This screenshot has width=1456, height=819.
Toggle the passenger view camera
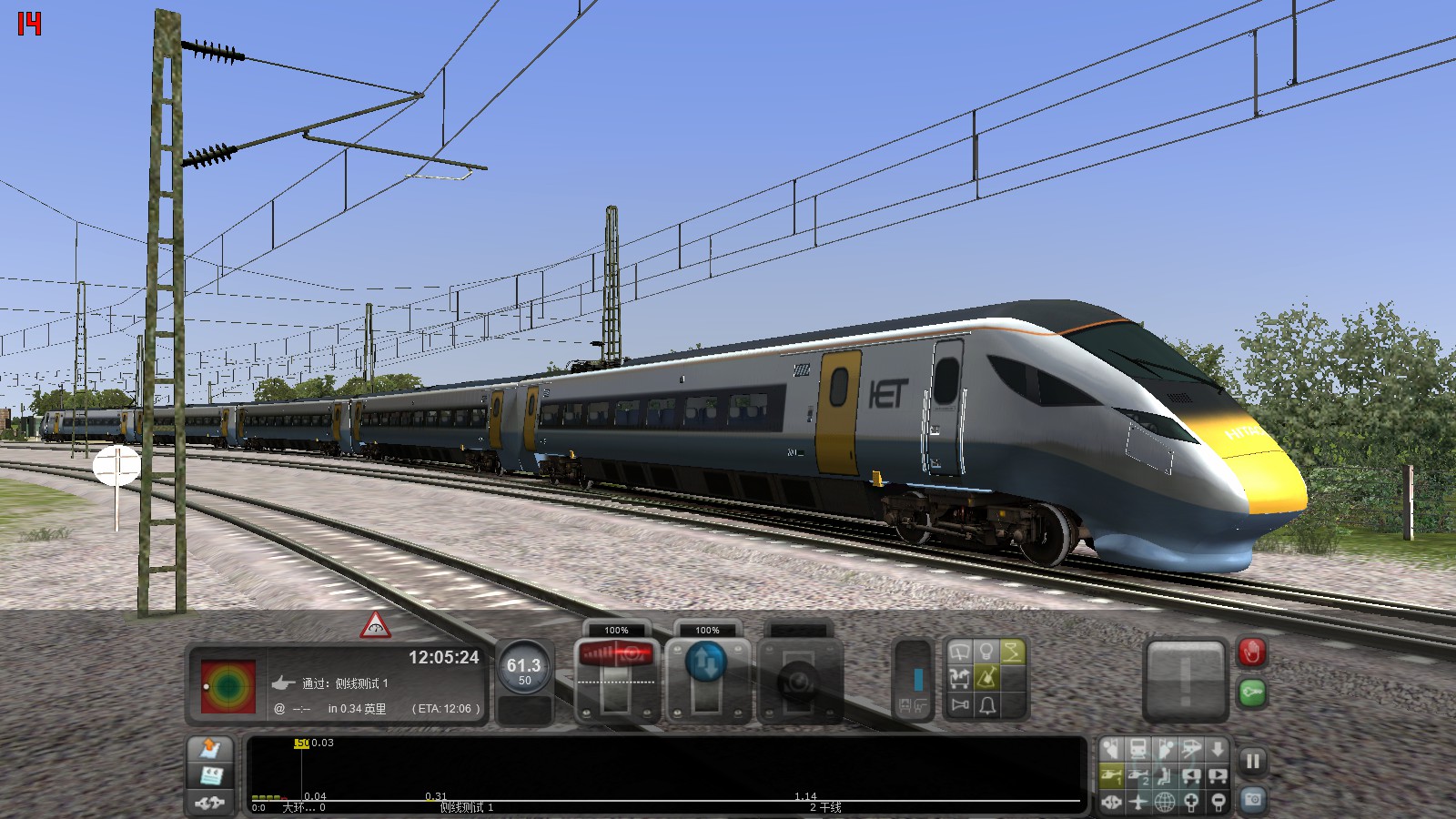click(1165, 776)
